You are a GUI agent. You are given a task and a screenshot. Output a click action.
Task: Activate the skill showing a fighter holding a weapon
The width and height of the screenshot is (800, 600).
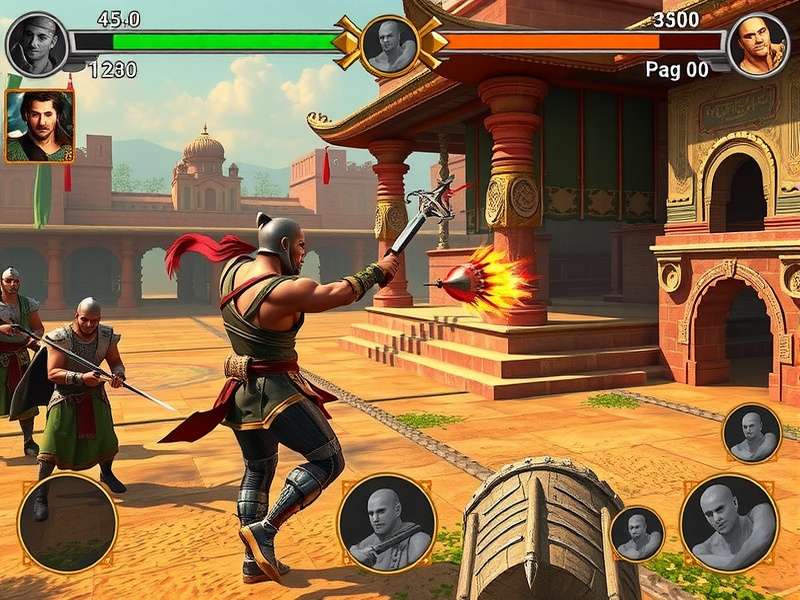pos(387,523)
